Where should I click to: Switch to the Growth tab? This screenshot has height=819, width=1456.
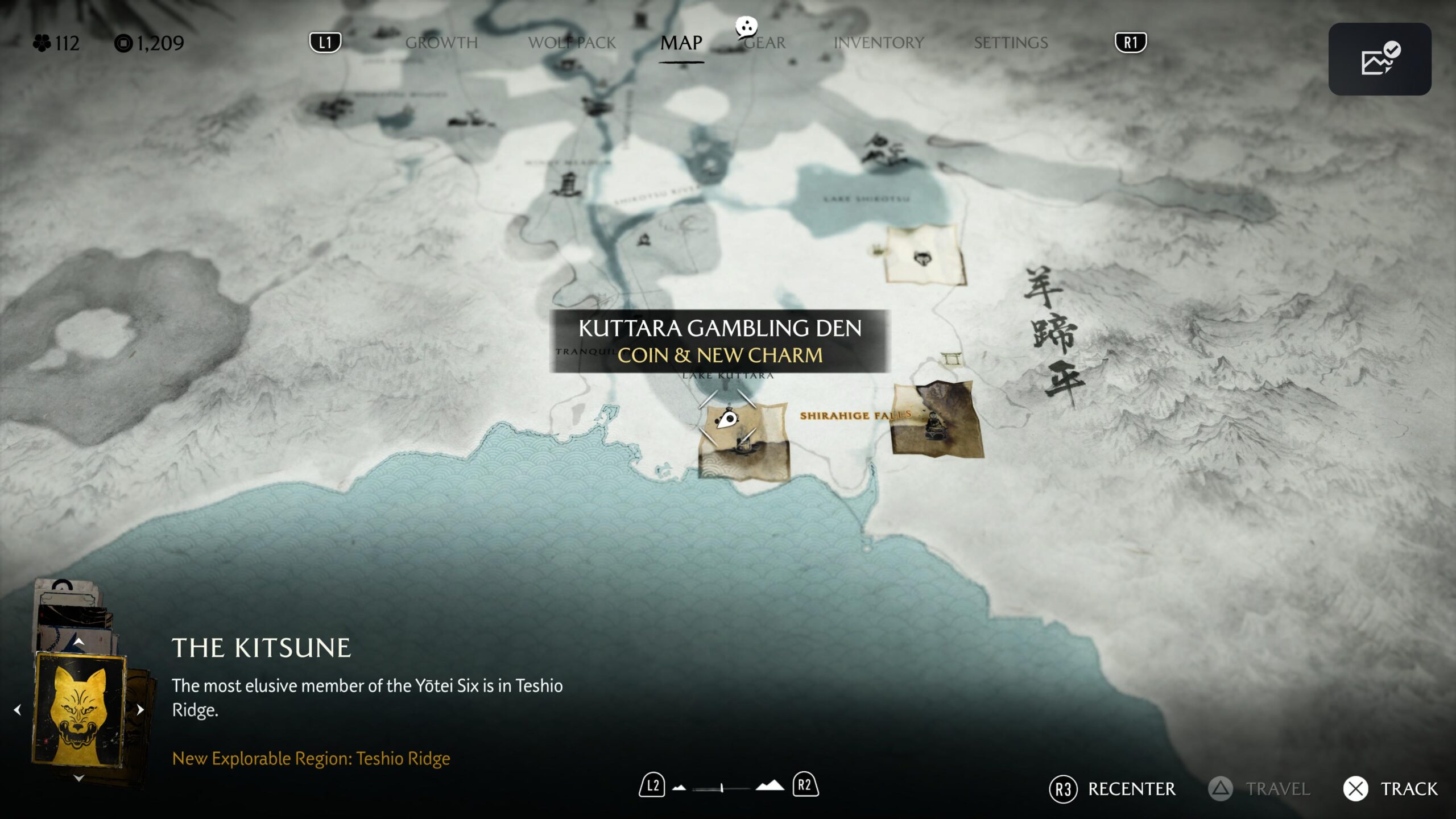point(441,43)
